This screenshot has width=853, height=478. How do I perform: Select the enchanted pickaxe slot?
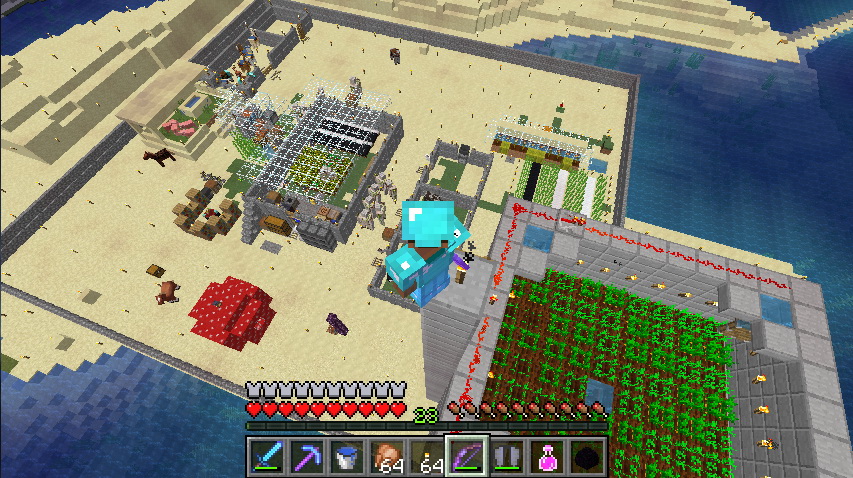(305, 455)
